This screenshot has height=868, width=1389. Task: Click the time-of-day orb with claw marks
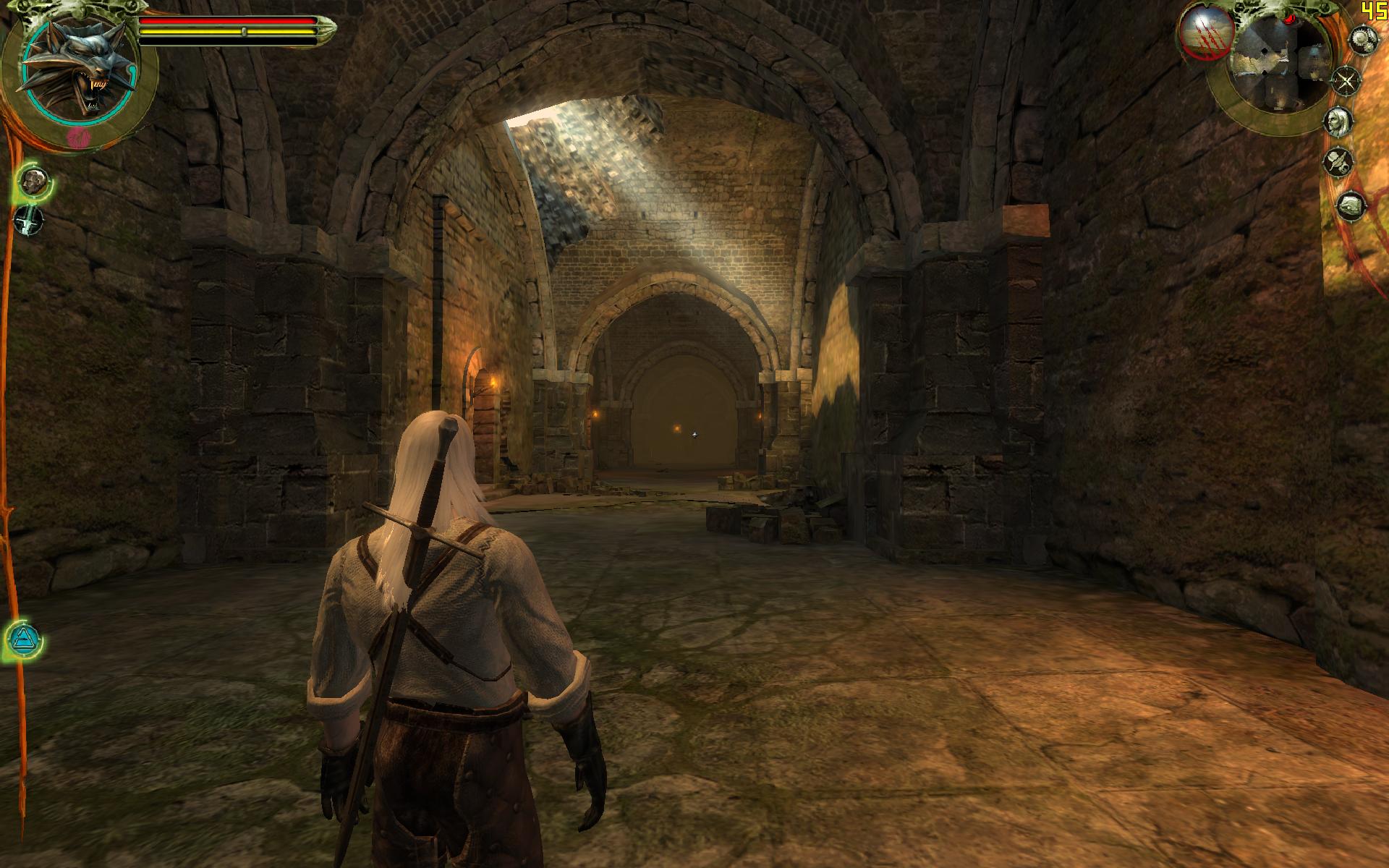click(x=1205, y=33)
